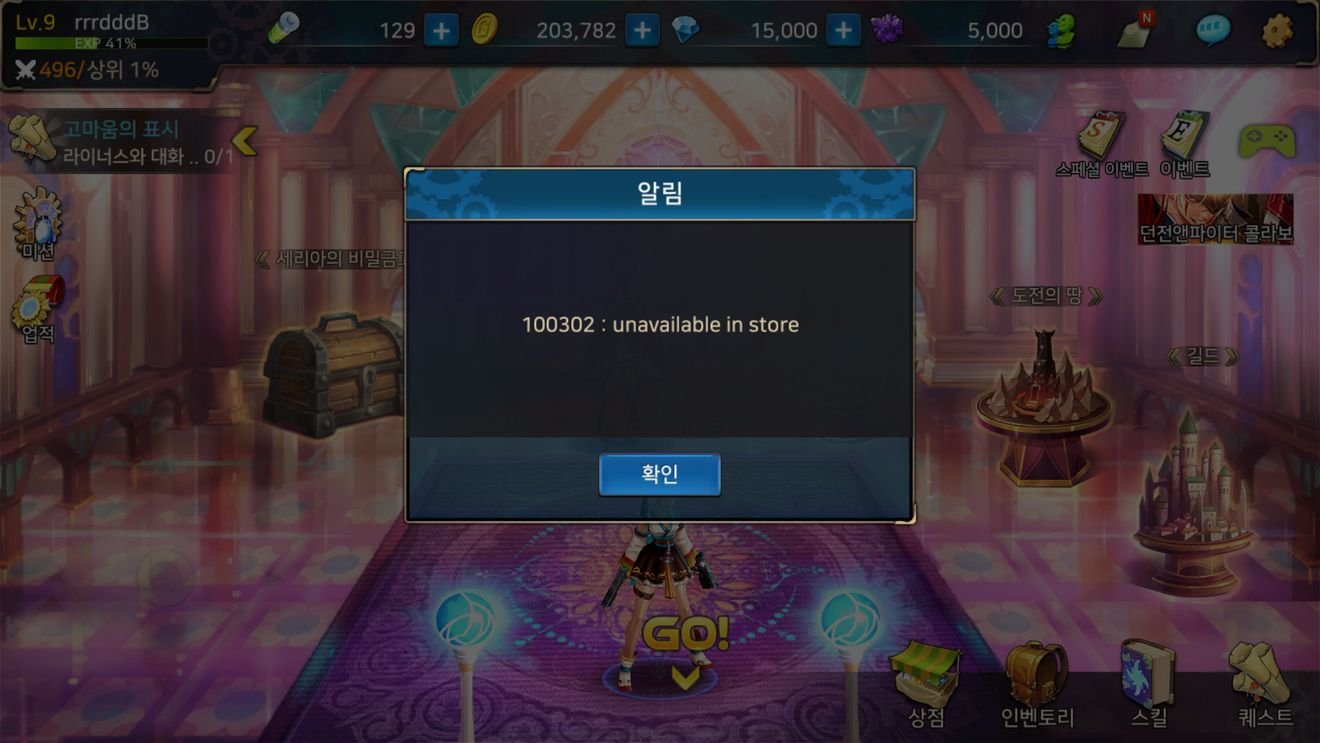This screenshot has width=1320, height=743.
Task: Open the 인벤토리 inventory backpack
Action: (x=1037, y=685)
